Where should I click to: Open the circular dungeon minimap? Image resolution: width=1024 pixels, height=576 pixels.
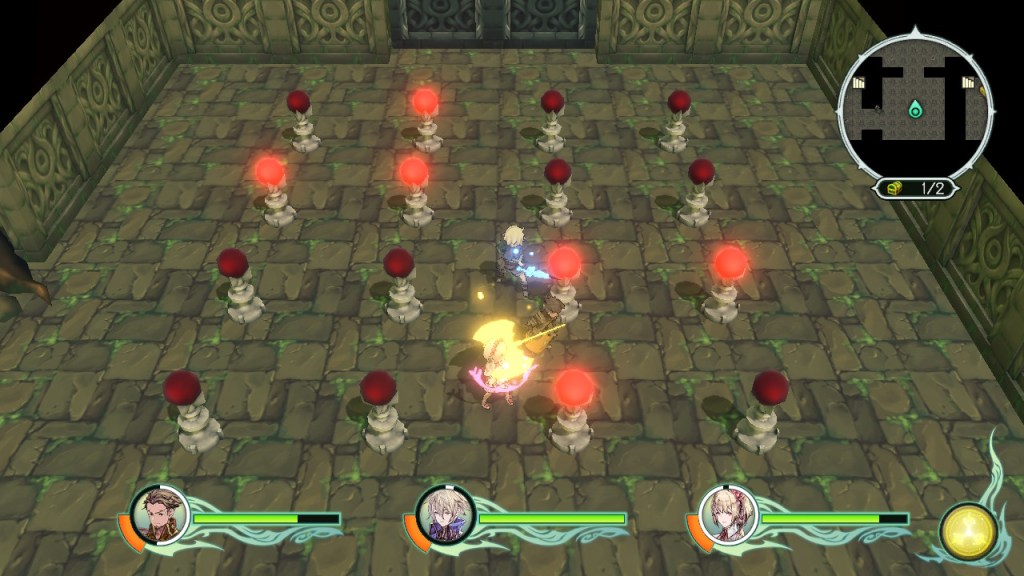915,107
